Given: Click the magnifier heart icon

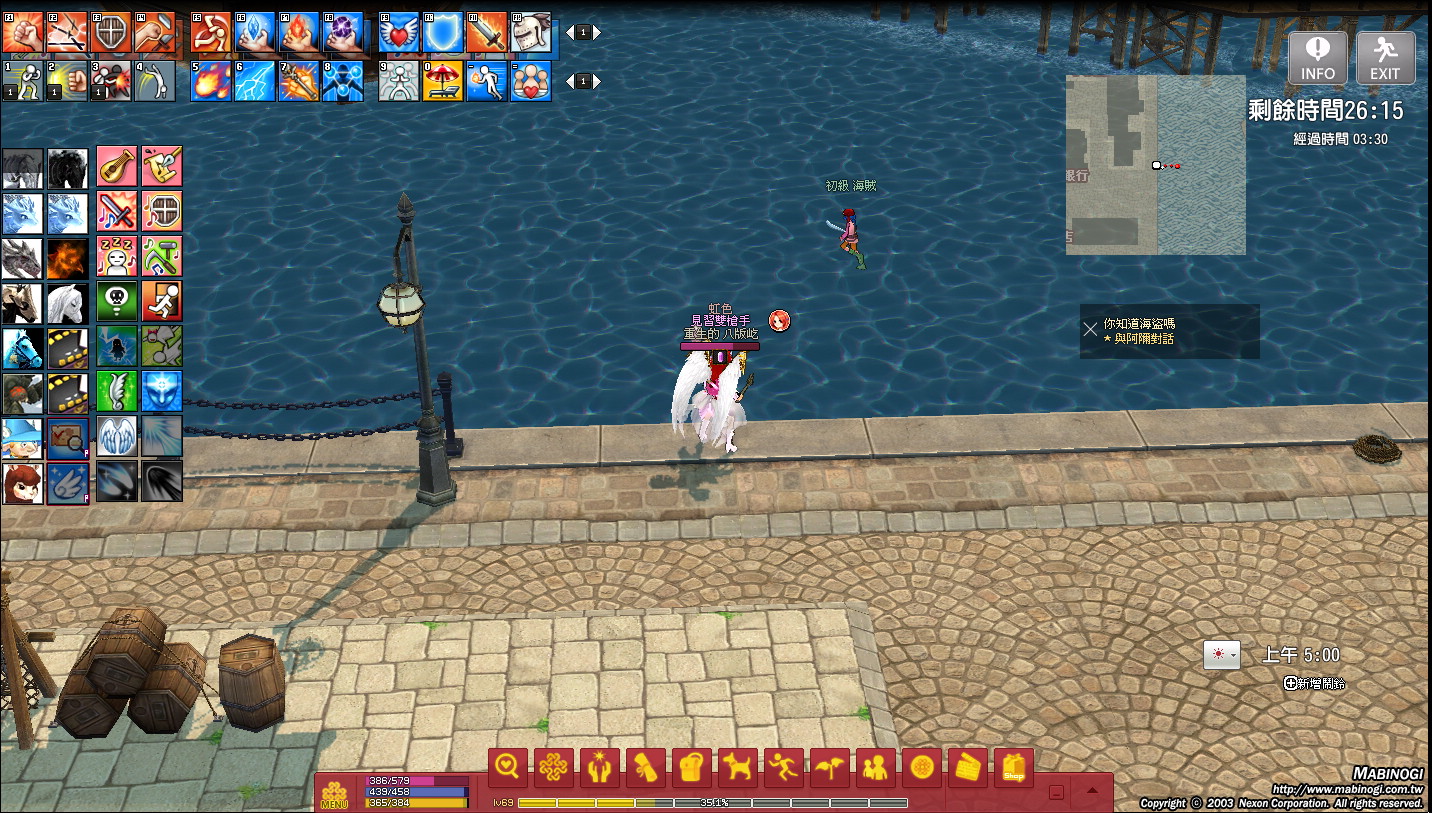Looking at the screenshot, I should tap(508, 768).
